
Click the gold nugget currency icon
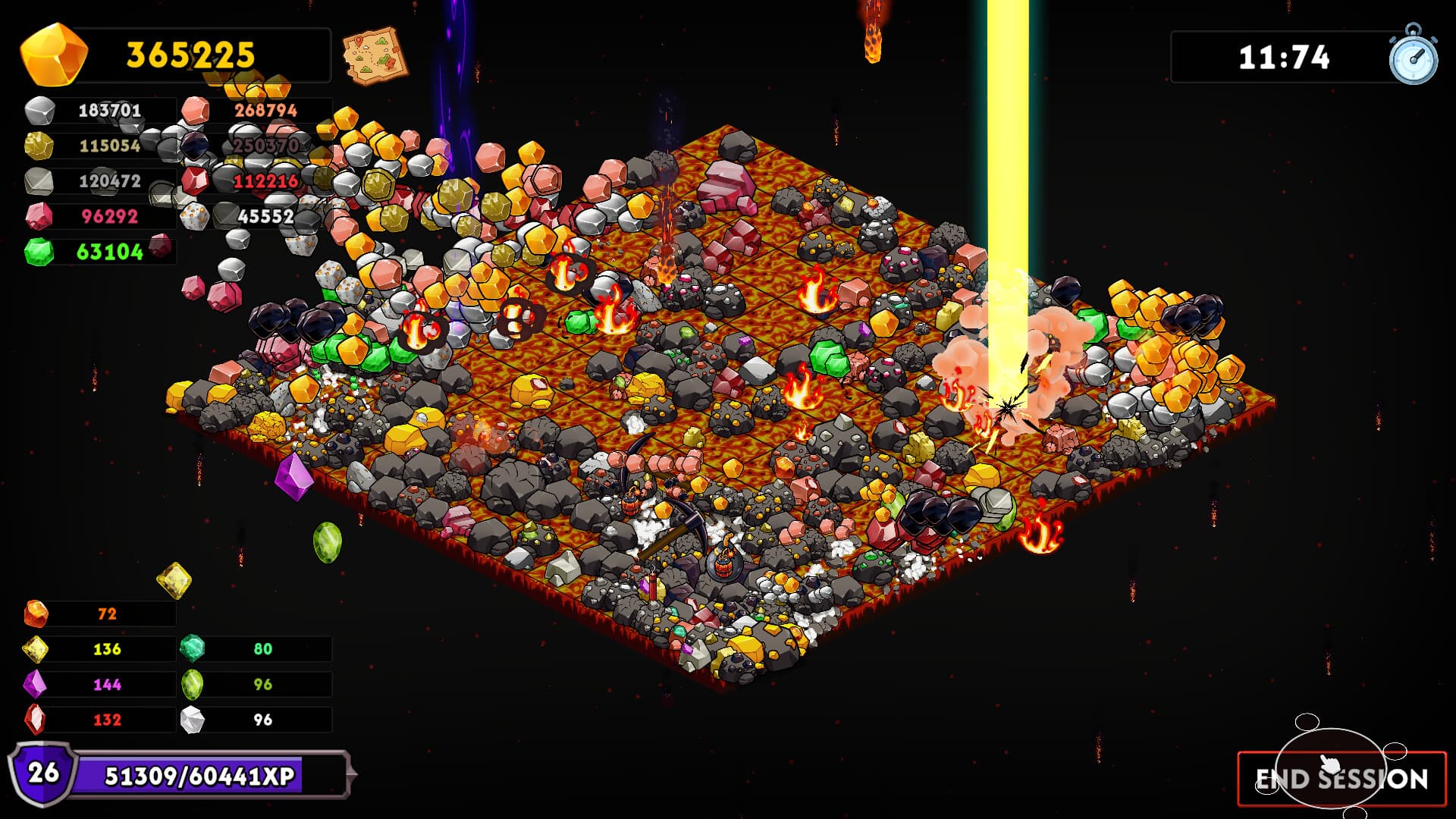click(x=53, y=53)
